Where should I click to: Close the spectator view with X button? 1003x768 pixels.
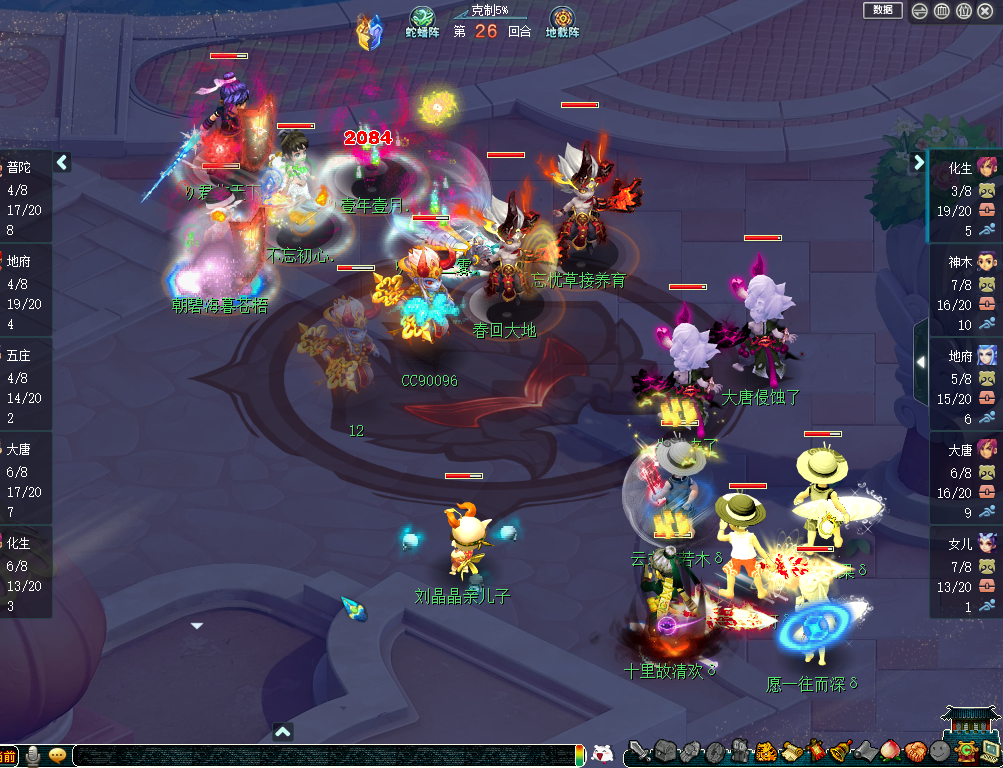[x=986, y=11]
